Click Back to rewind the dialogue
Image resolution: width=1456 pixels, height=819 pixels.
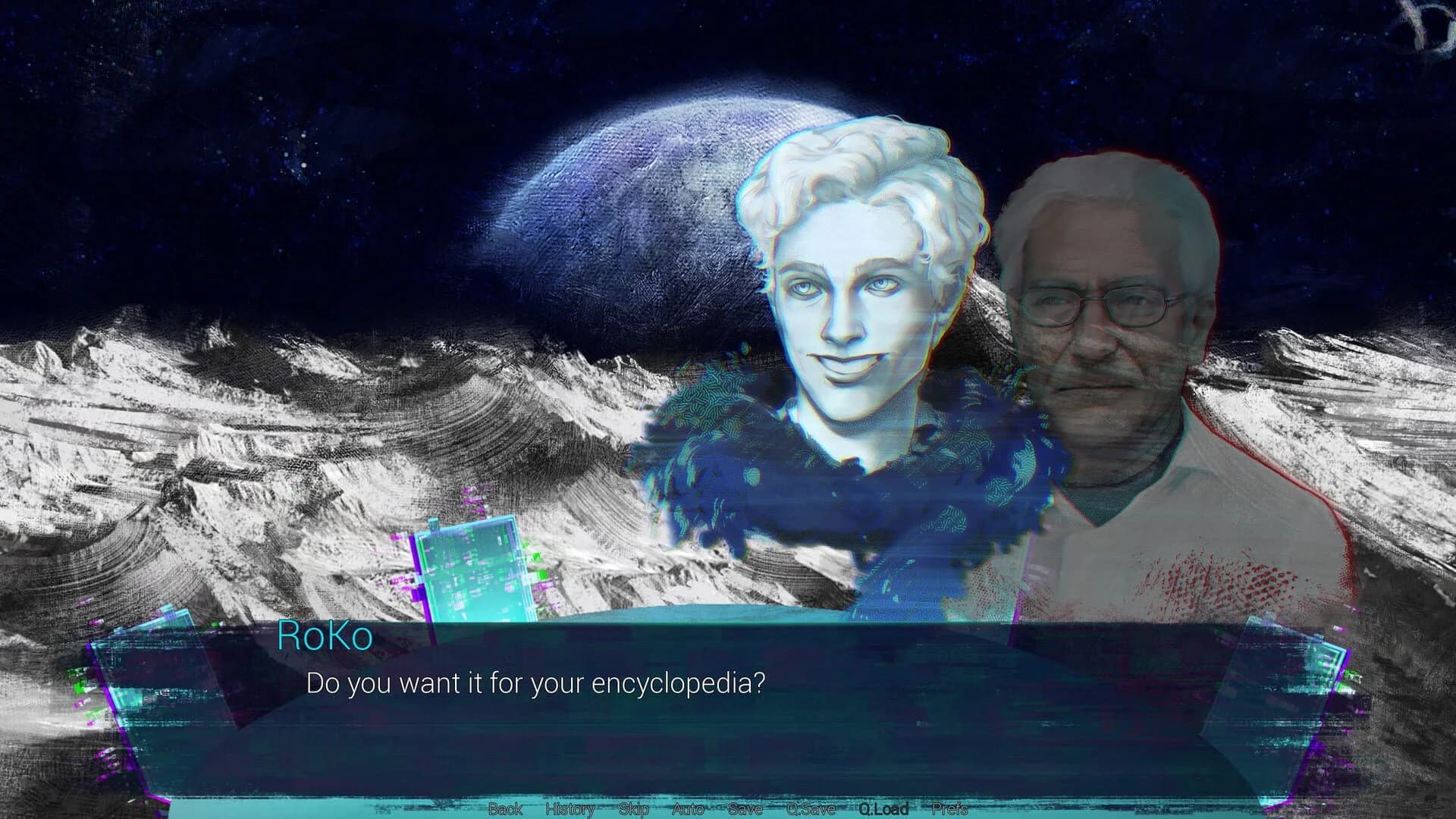point(507,810)
